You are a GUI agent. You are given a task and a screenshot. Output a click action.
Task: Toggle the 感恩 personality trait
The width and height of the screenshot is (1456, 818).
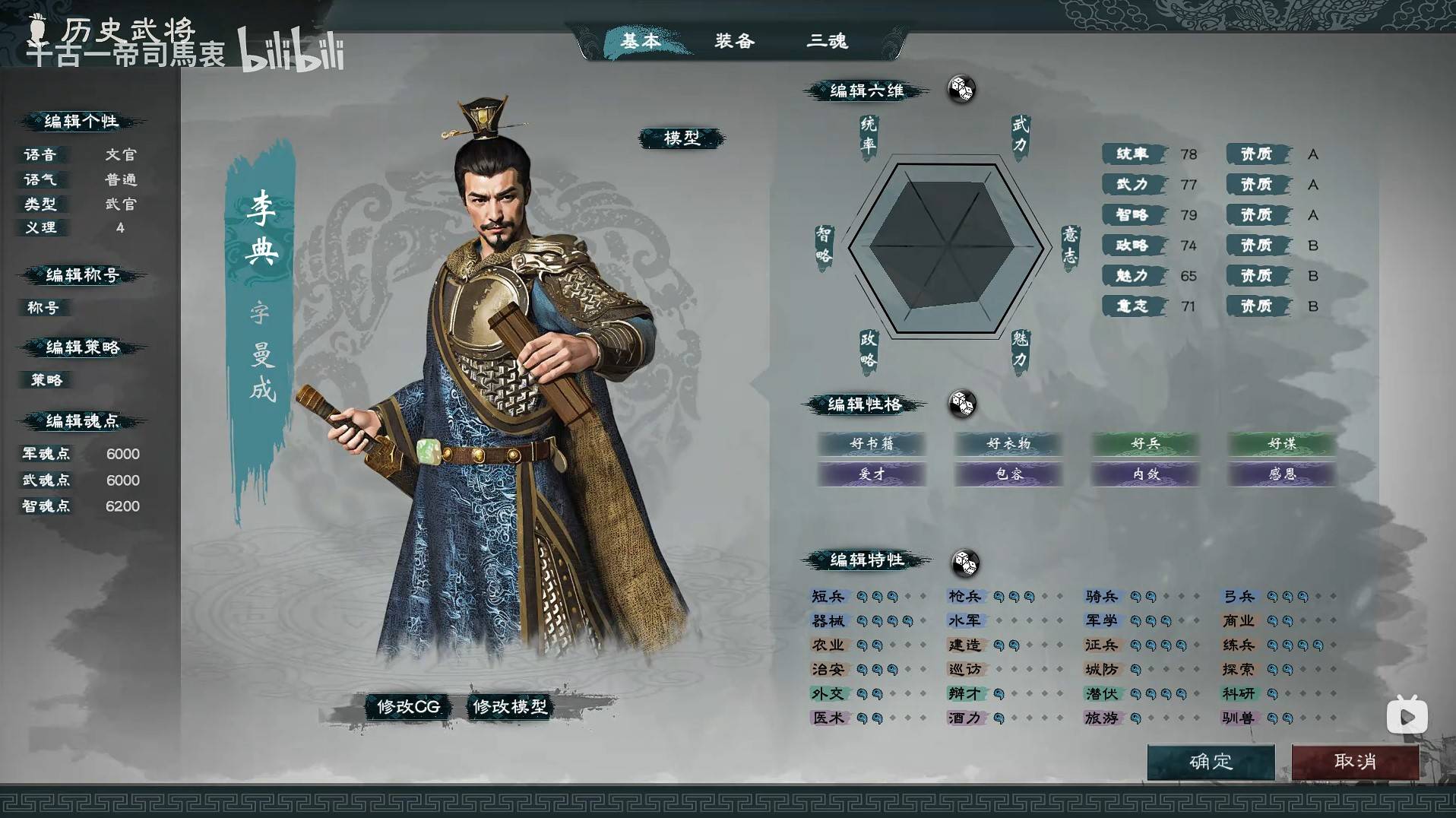pyautogui.click(x=1280, y=475)
